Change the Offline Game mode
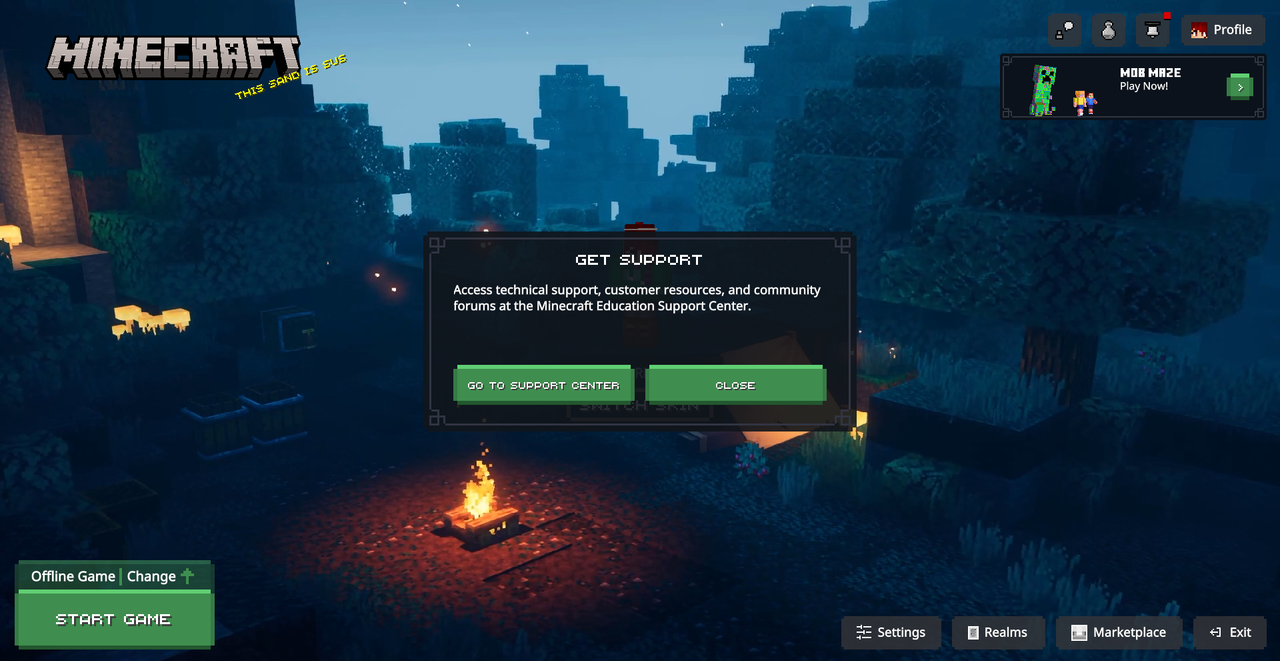The height and width of the screenshot is (661, 1280). 160,576
